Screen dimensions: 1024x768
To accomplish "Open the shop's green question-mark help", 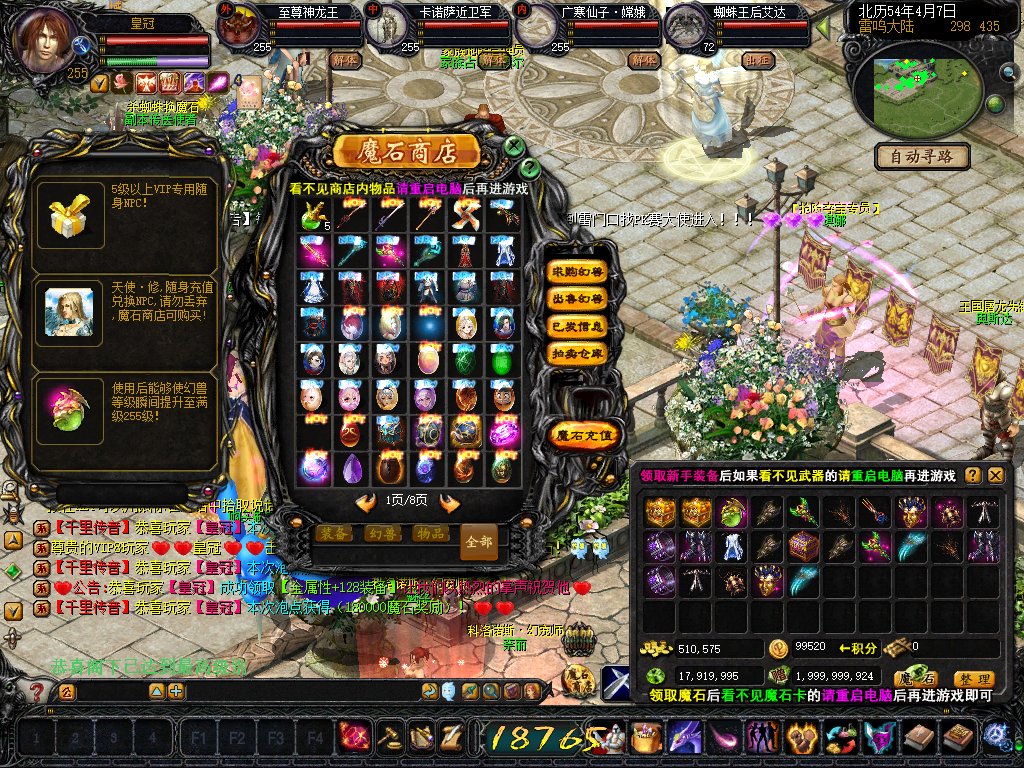I will pos(530,168).
